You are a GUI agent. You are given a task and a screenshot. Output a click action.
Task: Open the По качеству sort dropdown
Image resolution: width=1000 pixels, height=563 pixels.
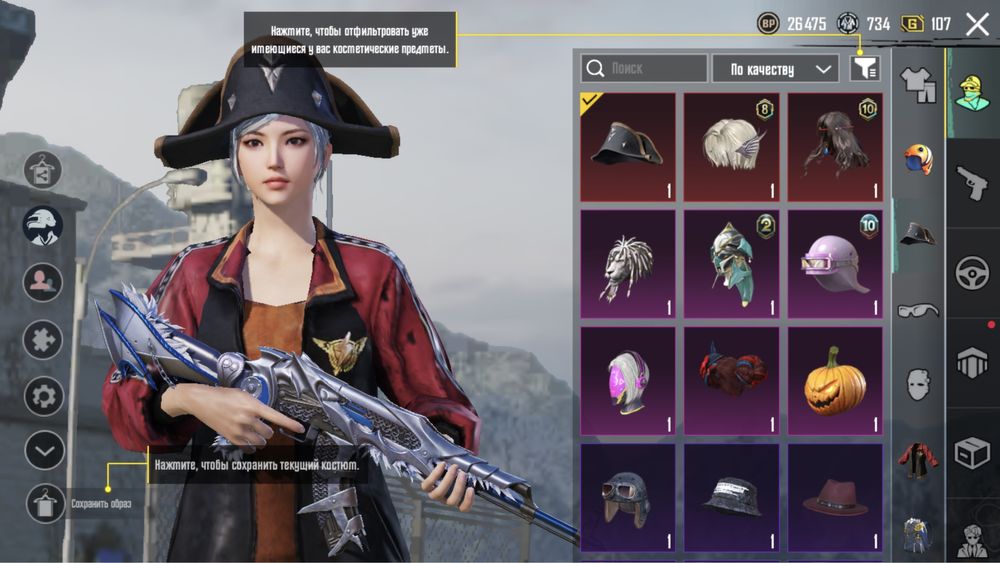[x=775, y=69]
